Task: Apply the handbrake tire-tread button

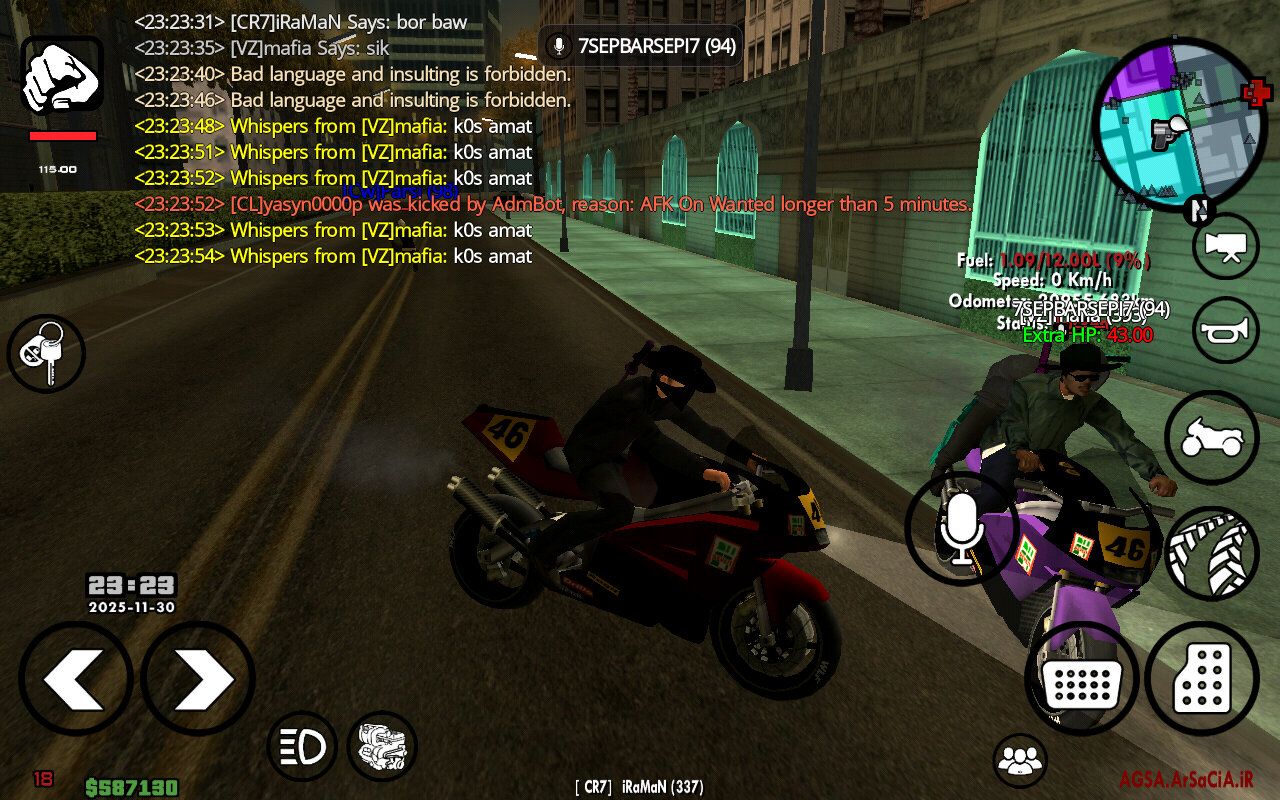Action: pyautogui.click(x=1211, y=553)
